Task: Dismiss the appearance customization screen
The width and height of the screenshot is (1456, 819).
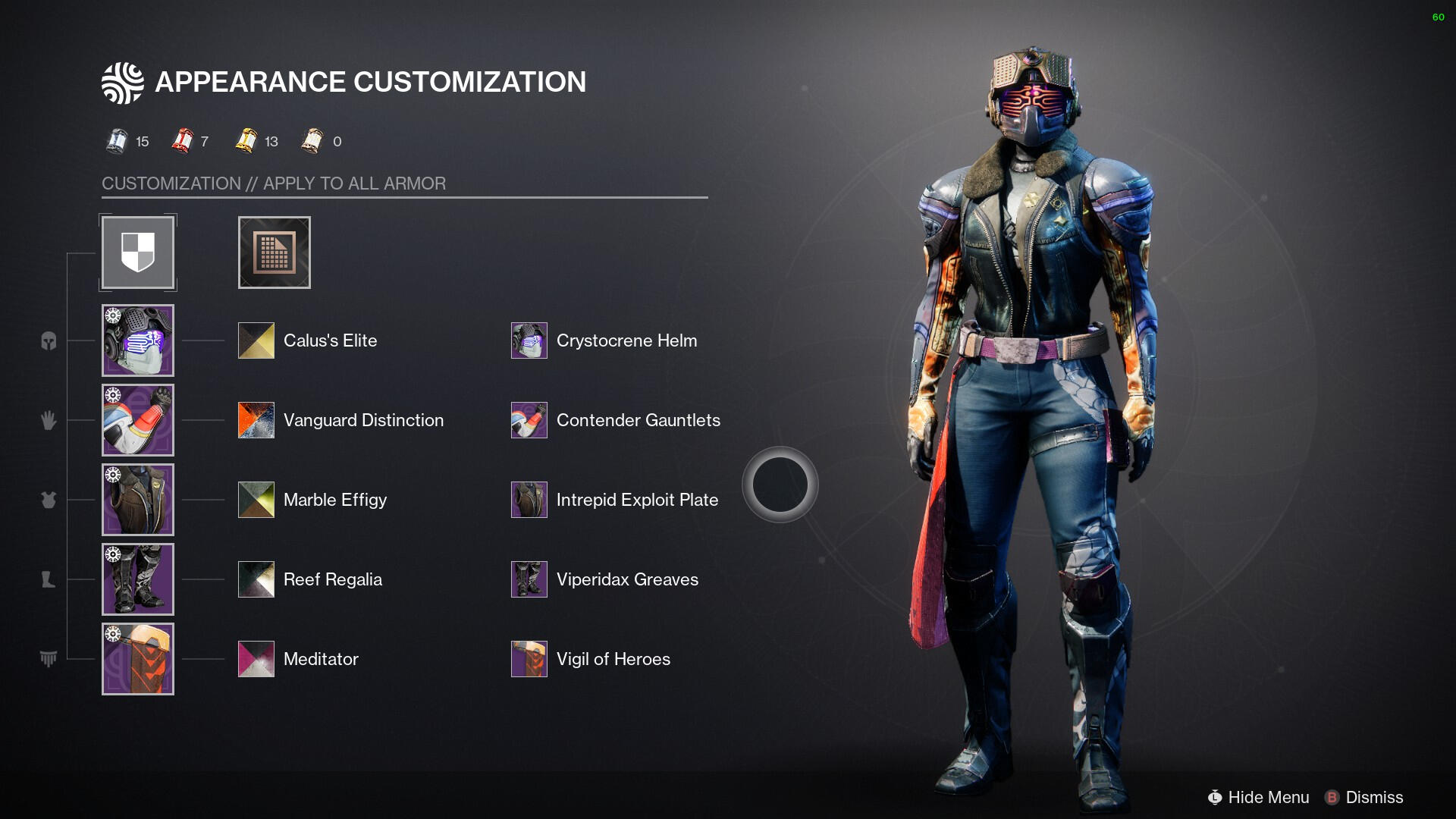Action: (1364, 798)
